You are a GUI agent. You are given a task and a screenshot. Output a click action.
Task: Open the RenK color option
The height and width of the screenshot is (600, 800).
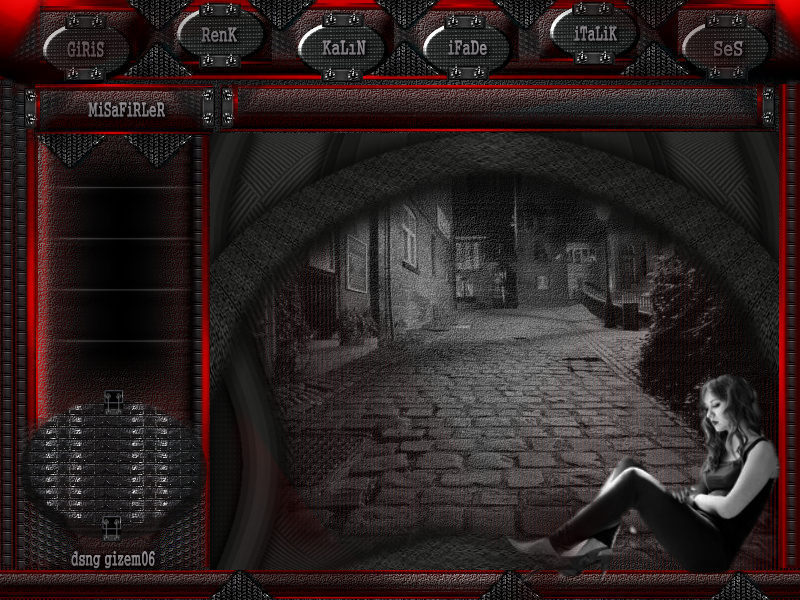click(x=219, y=34)
